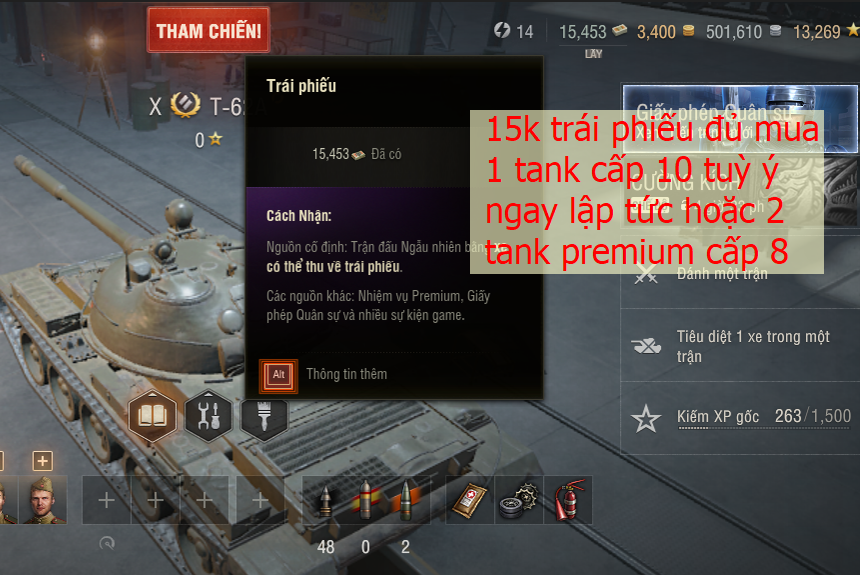
Task: Open the paintbrush exterior customization icon
Action: [264, 415]
